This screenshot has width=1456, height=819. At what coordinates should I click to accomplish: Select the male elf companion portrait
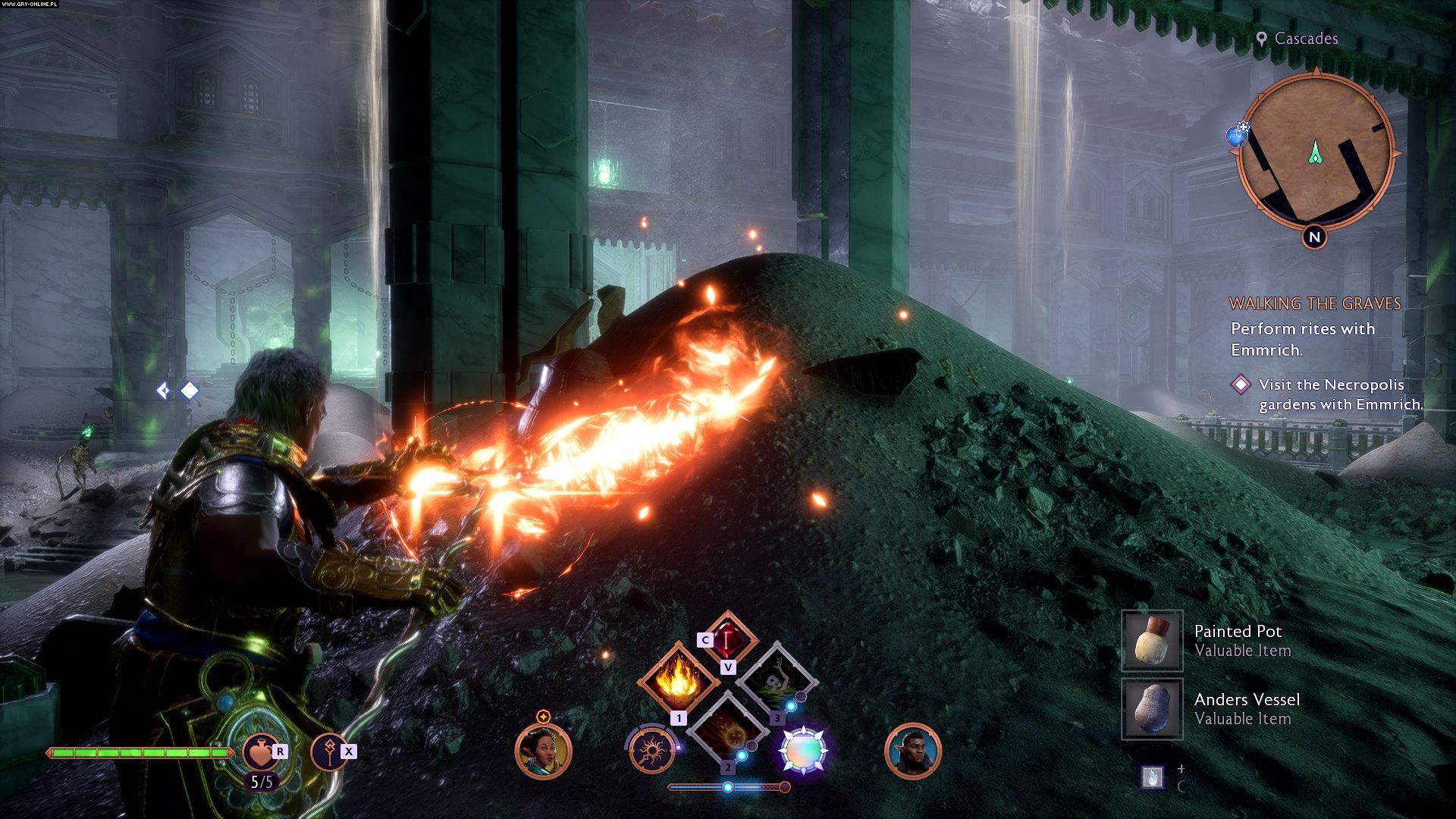pos(912,751)
